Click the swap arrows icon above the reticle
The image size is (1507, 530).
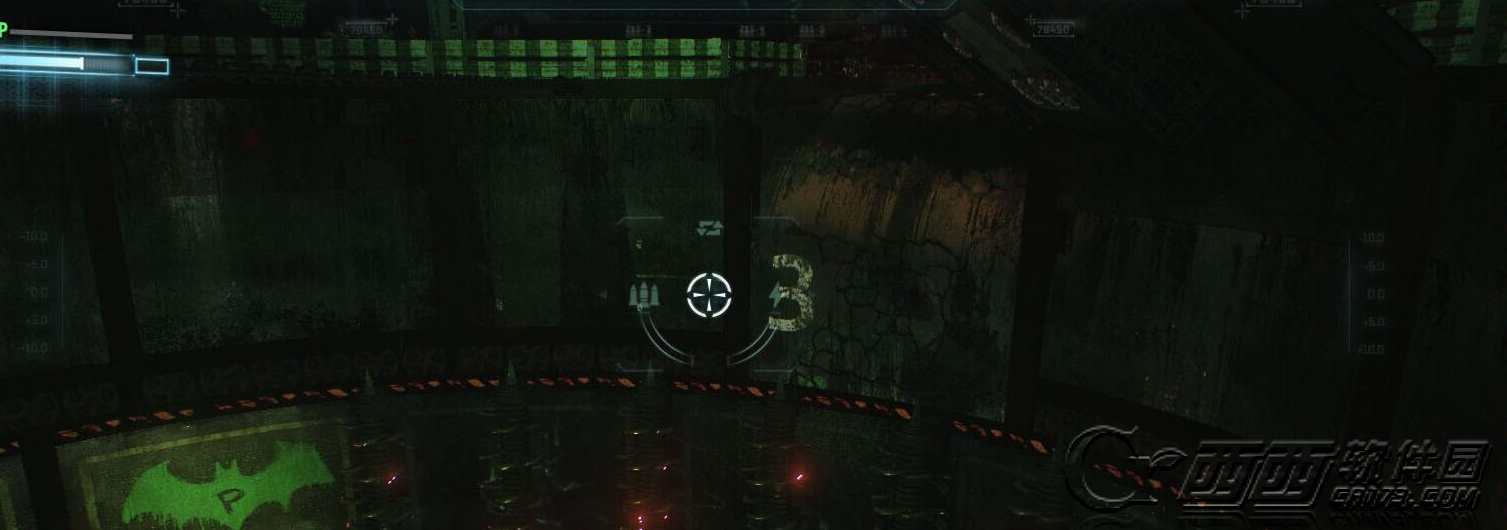click(709, 229)
